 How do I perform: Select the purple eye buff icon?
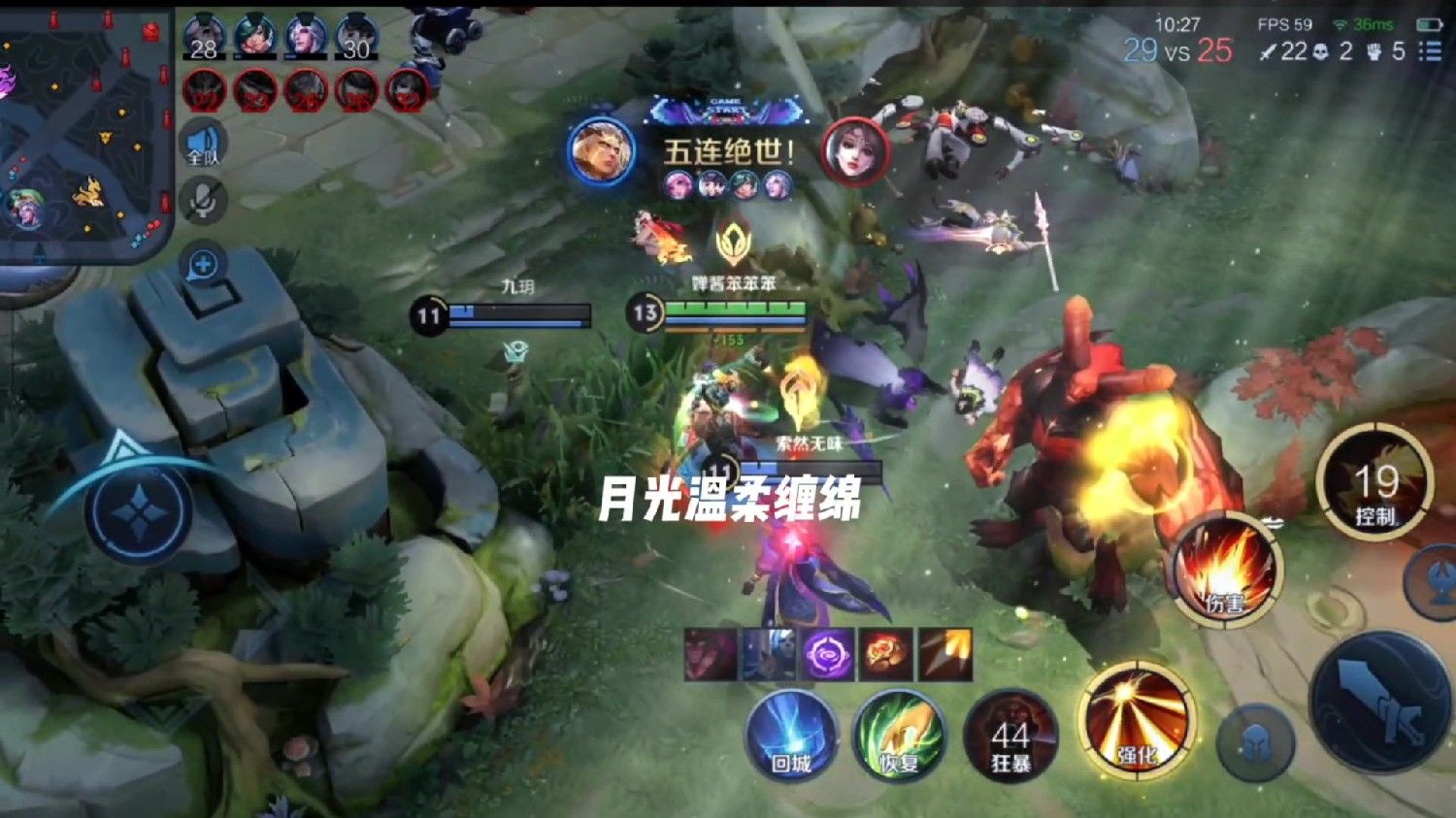click(x=828, y=654)
